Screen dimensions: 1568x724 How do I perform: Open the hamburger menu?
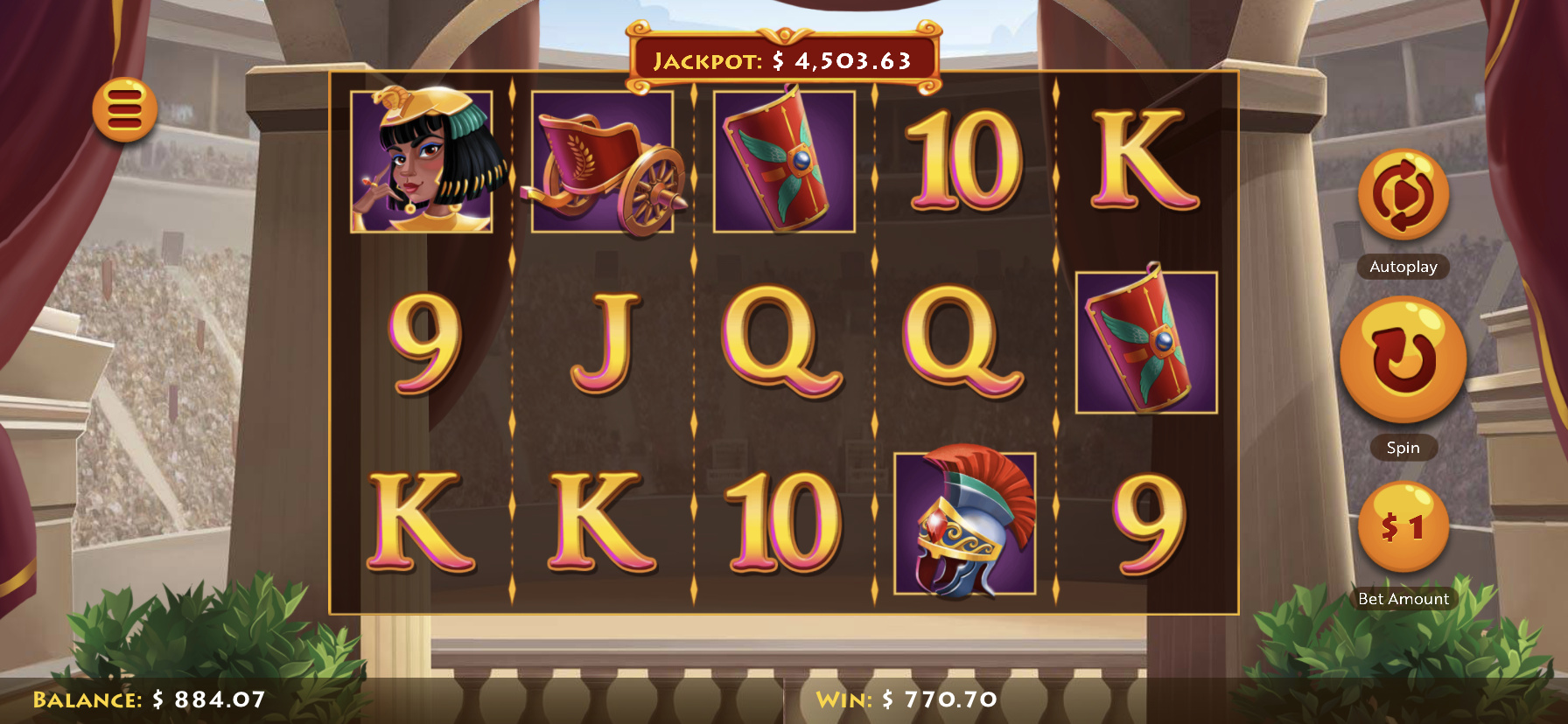point(125,110)
